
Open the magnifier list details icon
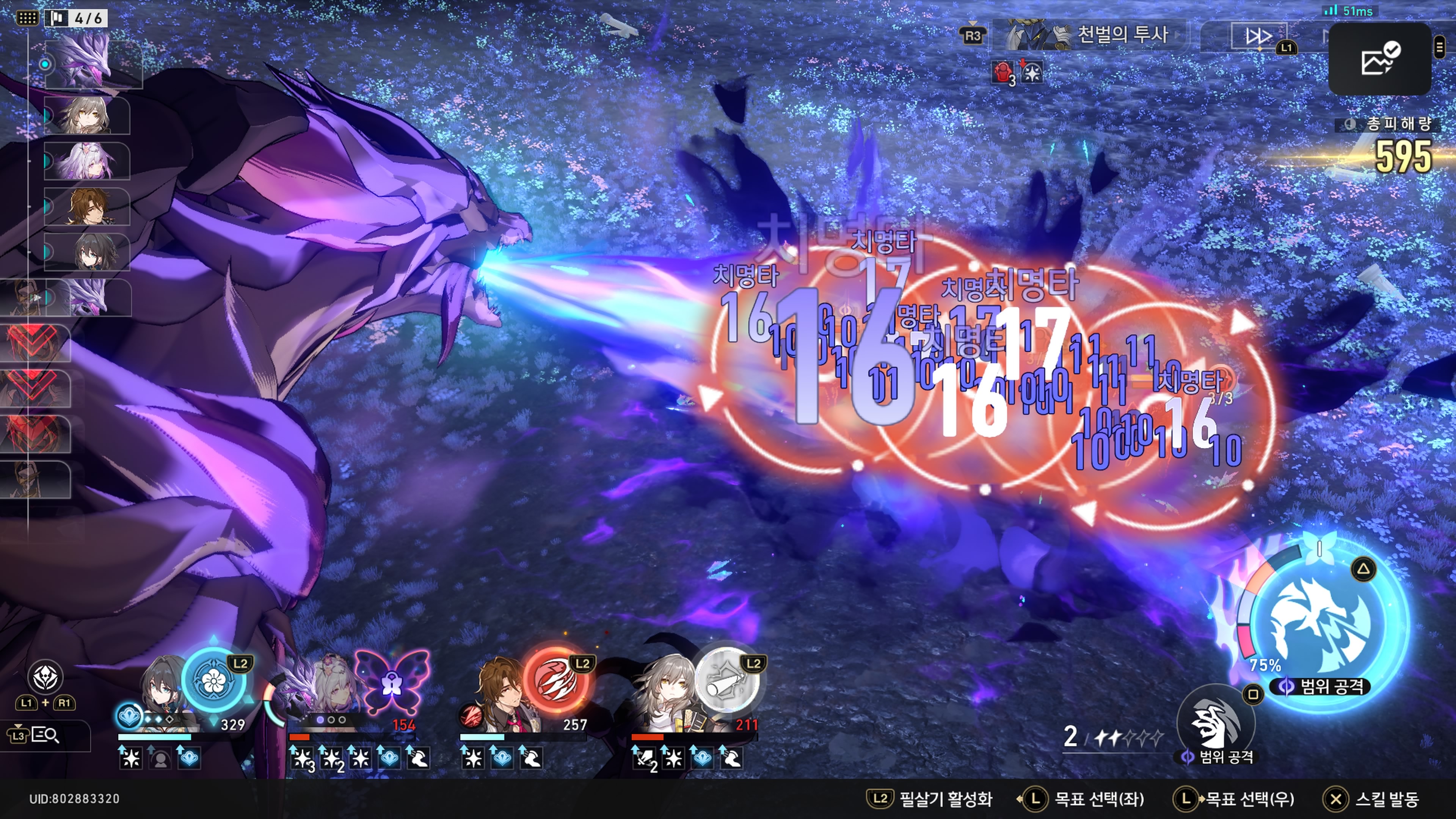(45, 735)
